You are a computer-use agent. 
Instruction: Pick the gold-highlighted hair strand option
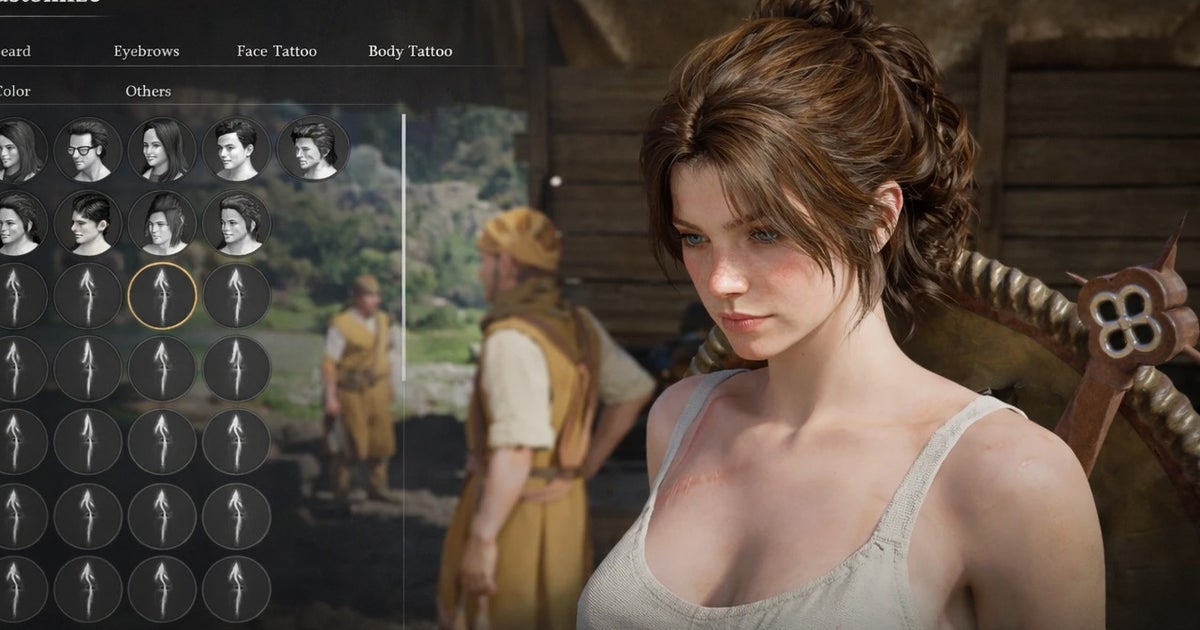(x=162, y=296)
